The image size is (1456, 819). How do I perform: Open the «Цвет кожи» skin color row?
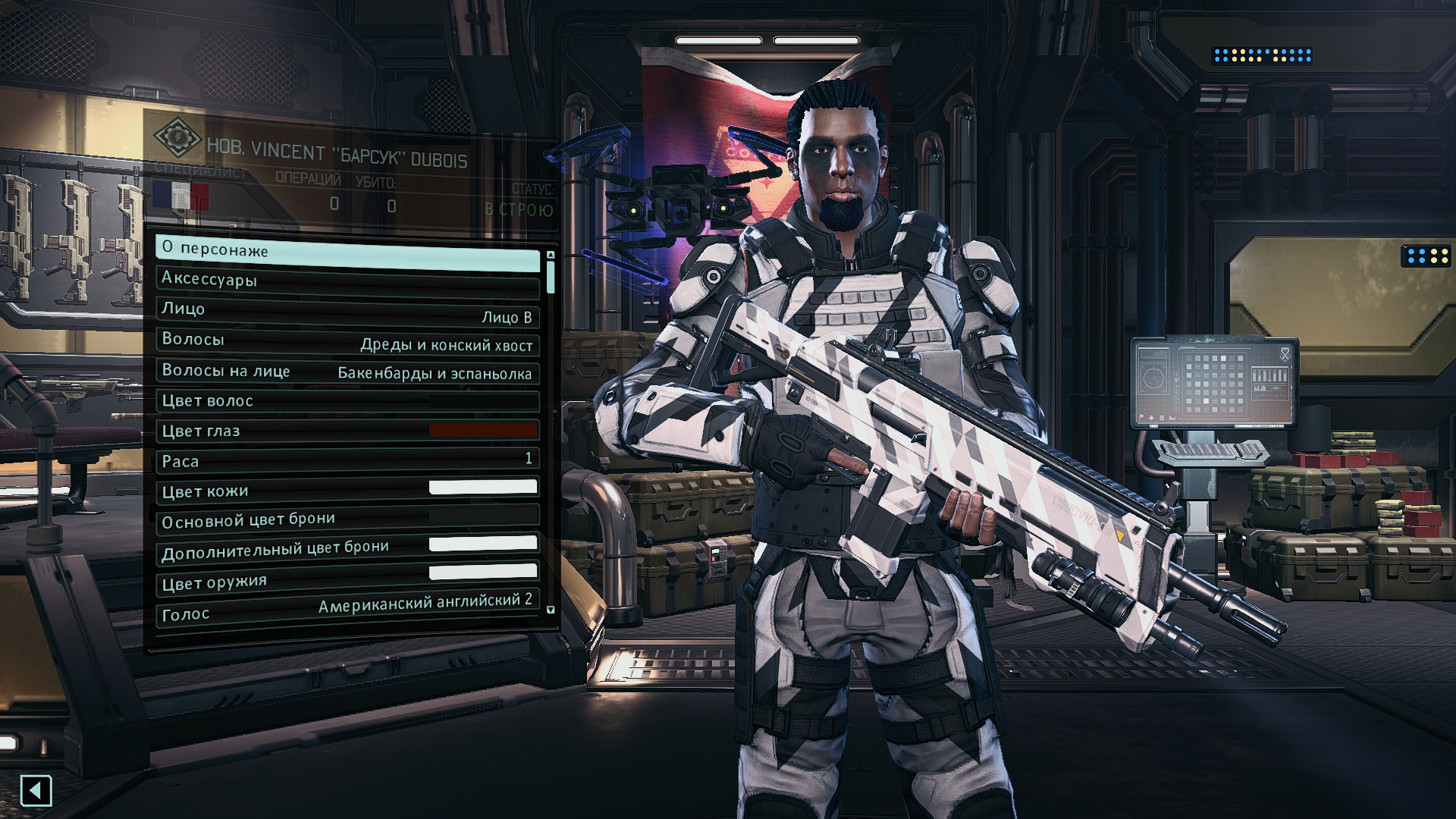point(347,490)
